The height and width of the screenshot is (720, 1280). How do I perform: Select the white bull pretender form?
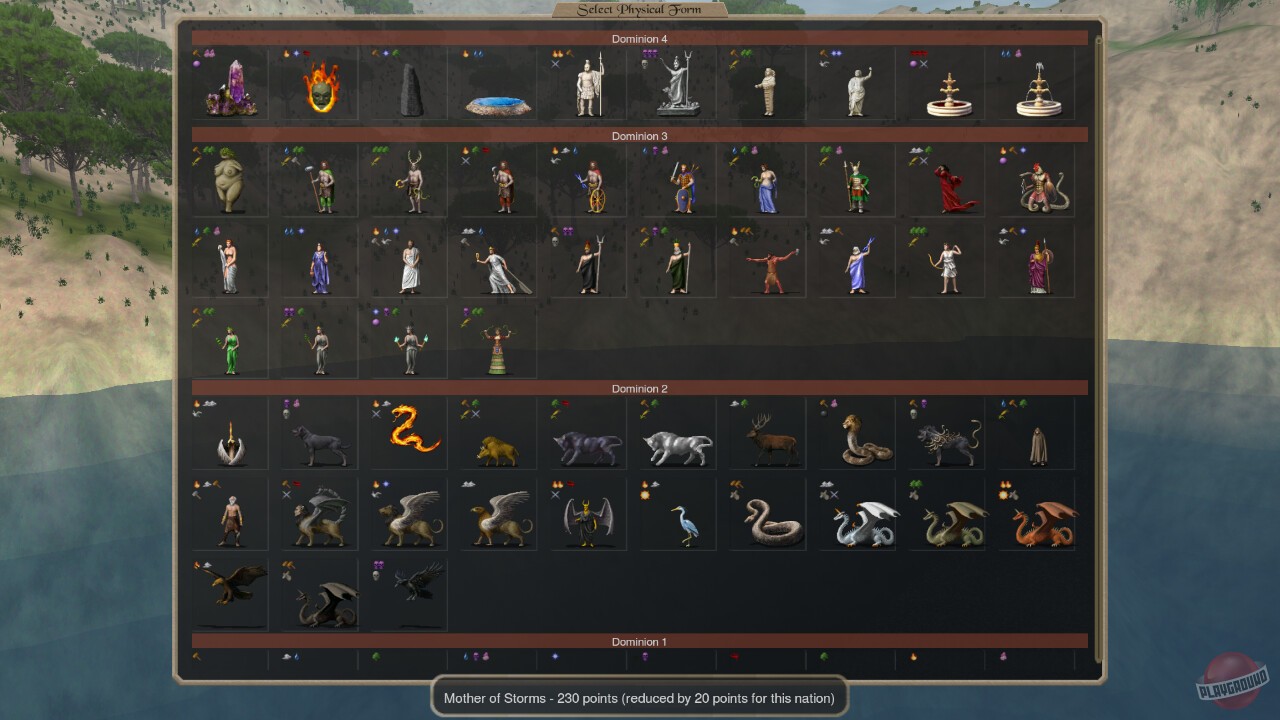pos(676,433)
